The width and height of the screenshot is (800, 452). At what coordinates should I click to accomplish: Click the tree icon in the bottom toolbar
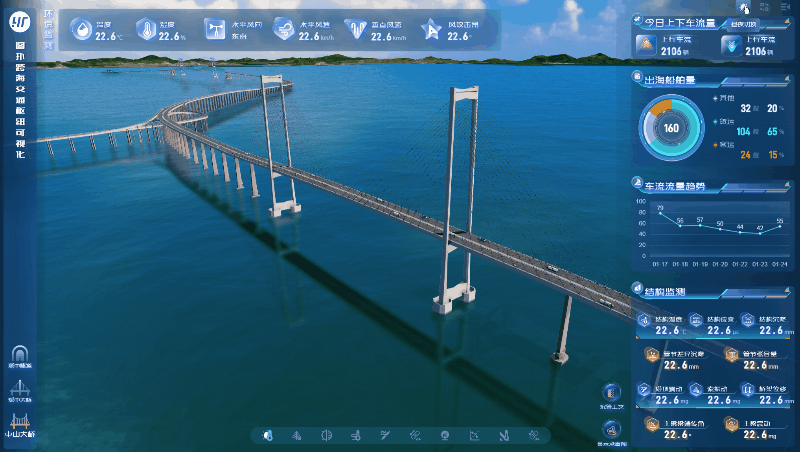pos(296,435)
